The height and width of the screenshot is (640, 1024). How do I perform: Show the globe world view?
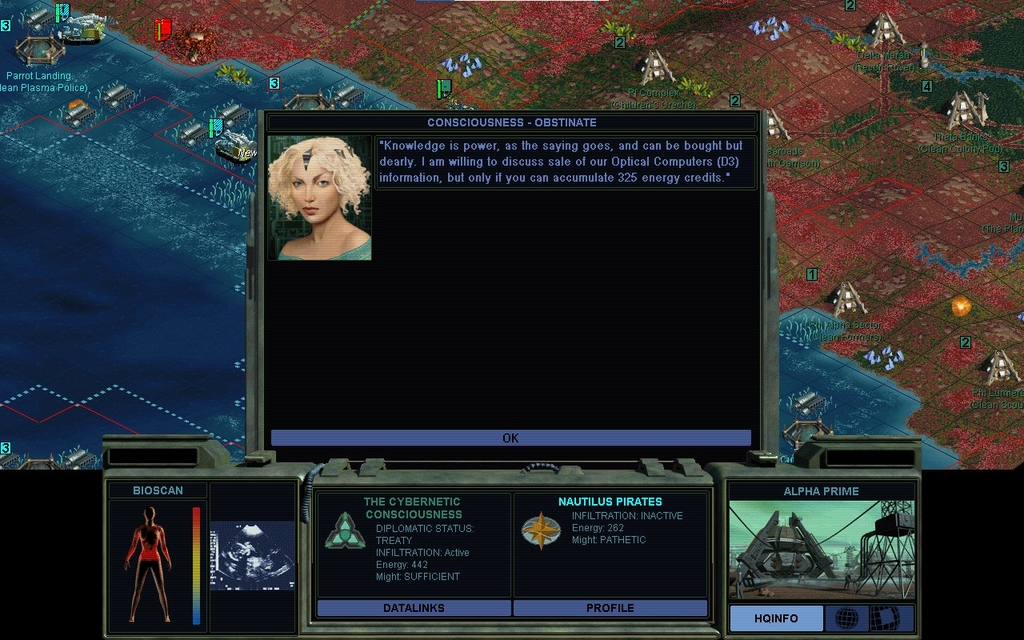[846, 618]
